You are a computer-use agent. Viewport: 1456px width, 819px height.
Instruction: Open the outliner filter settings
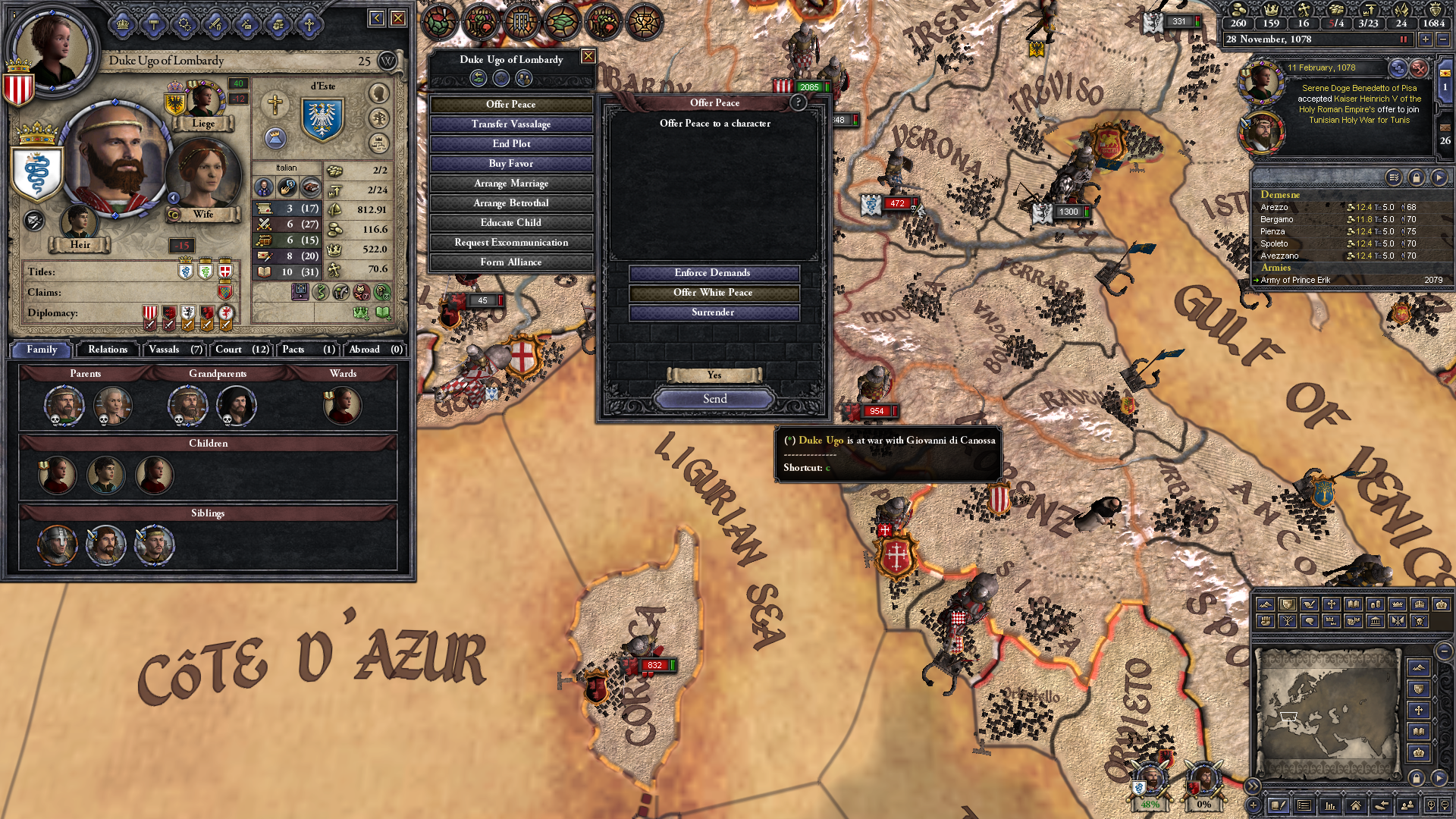click(x=1393, y=177)
